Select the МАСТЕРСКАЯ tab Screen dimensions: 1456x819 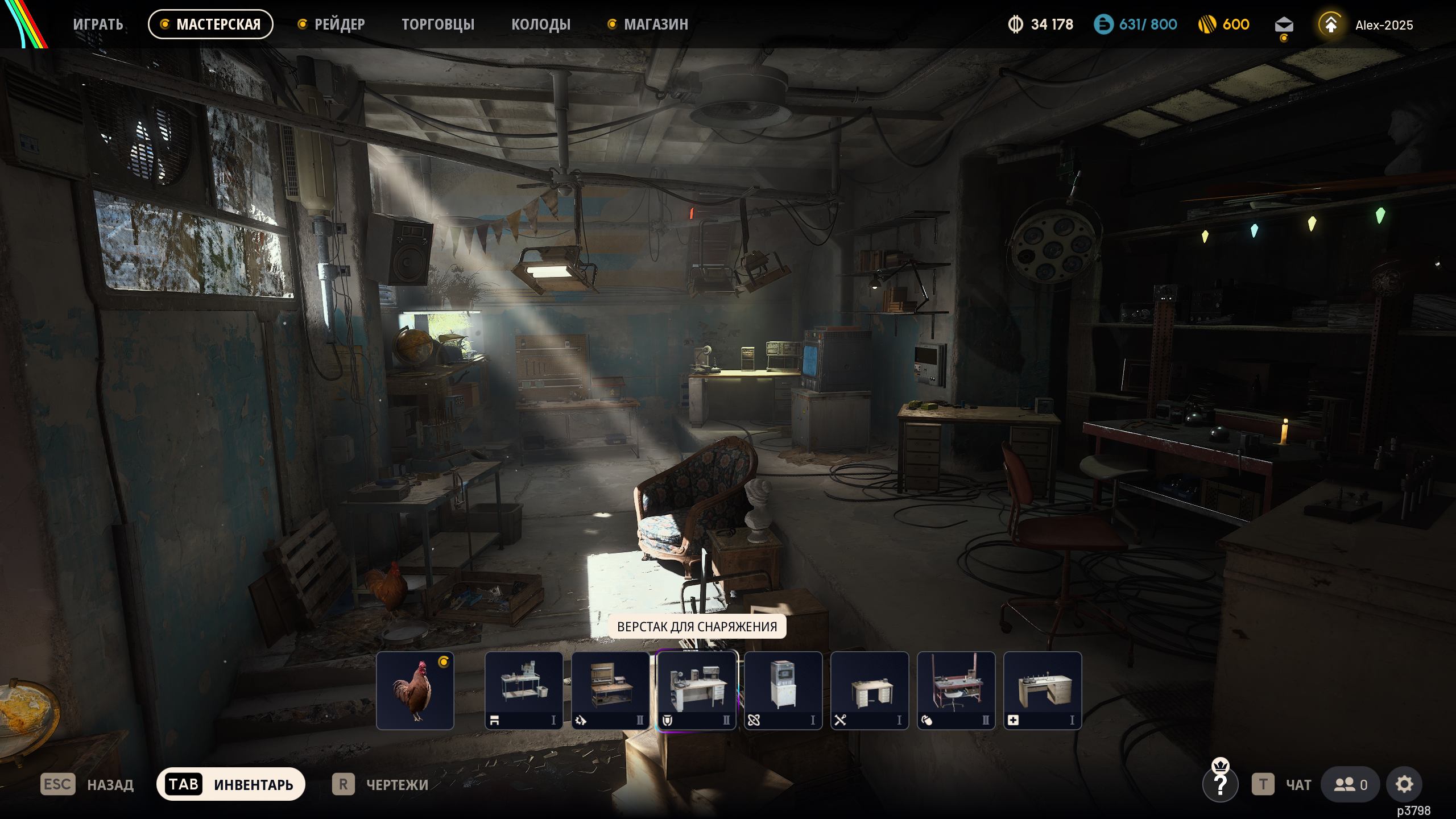210,24
